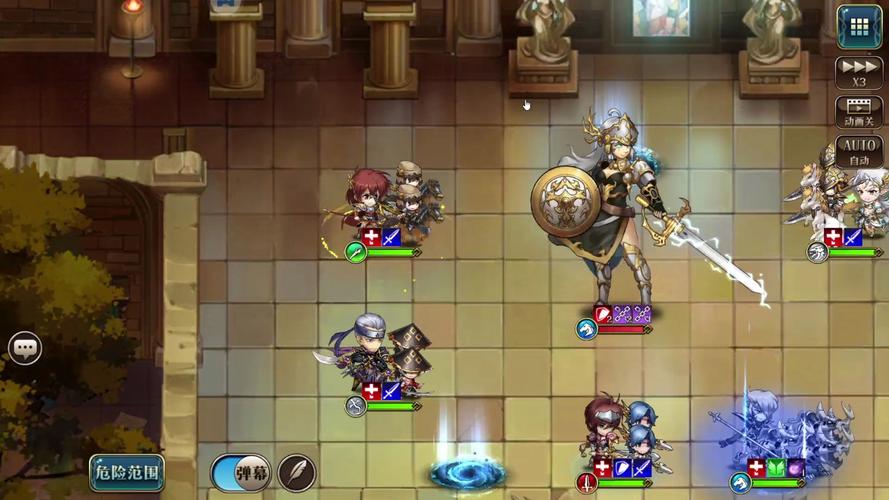Screen dimensions: 889x500
Task: Toggle the 弹幕 bullet comments switch
Action: [240, 472]
